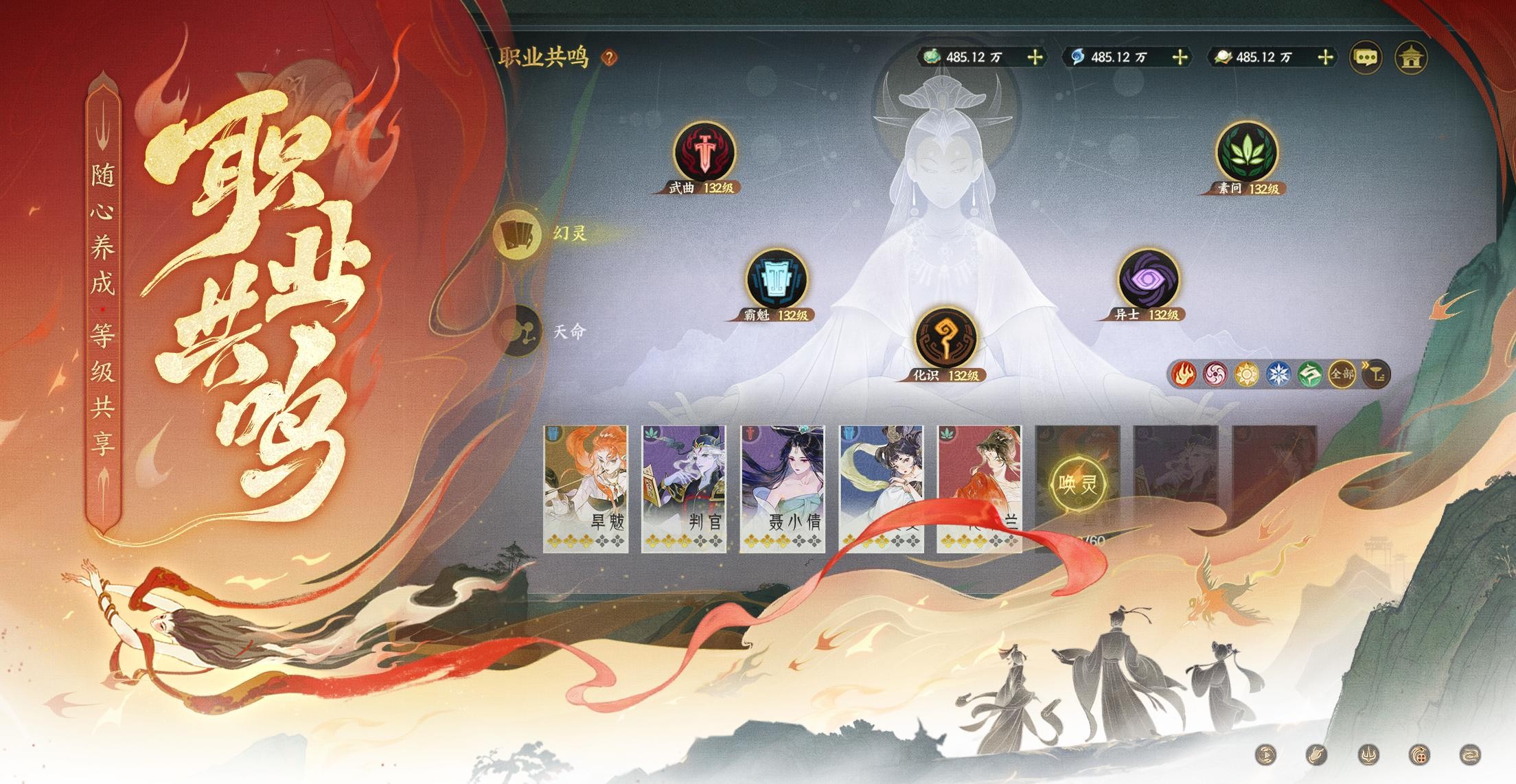The image size is (1516, 784).
Task: Filter by the blue snowflake element
Action: point(1279,375)
